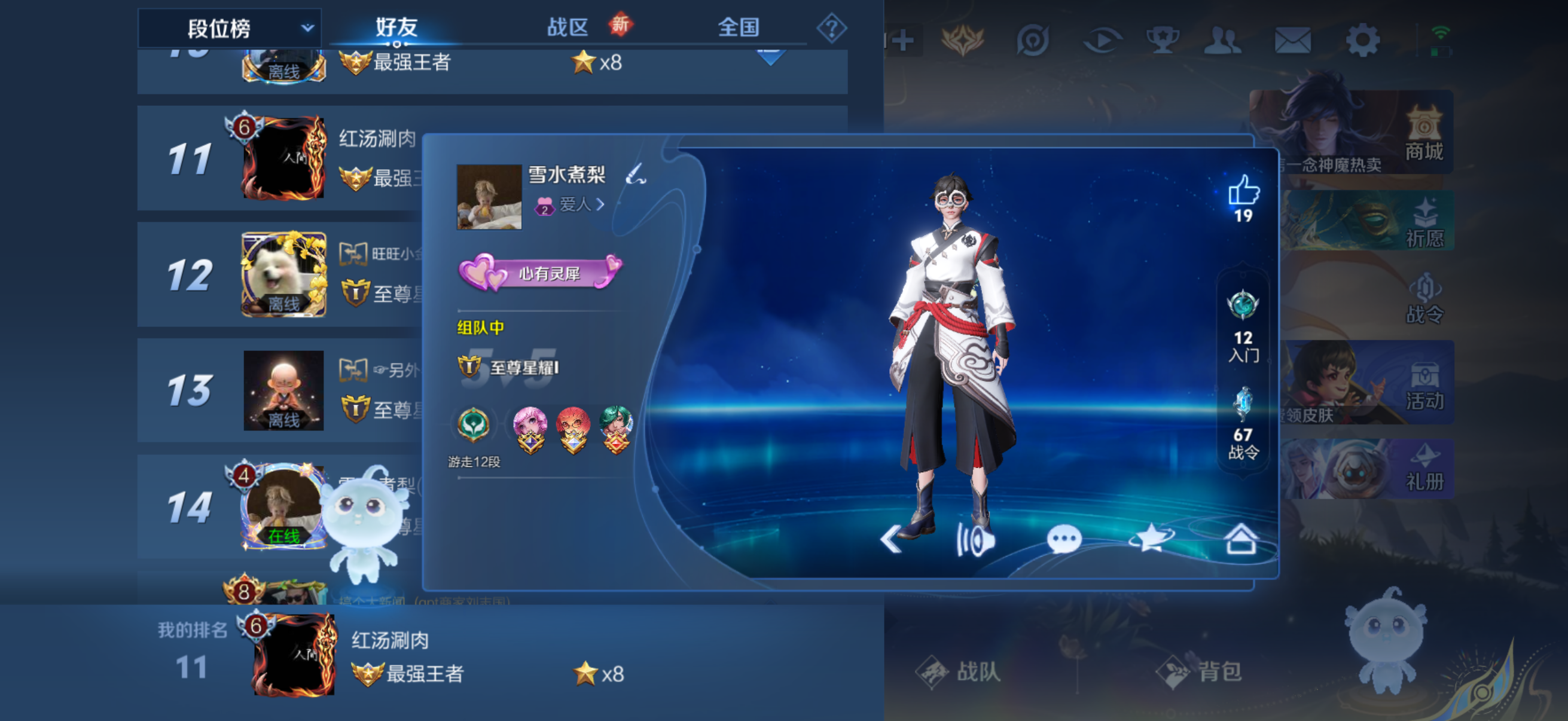
Task: Select the star icon on profile card
Action: point(1151,539)
